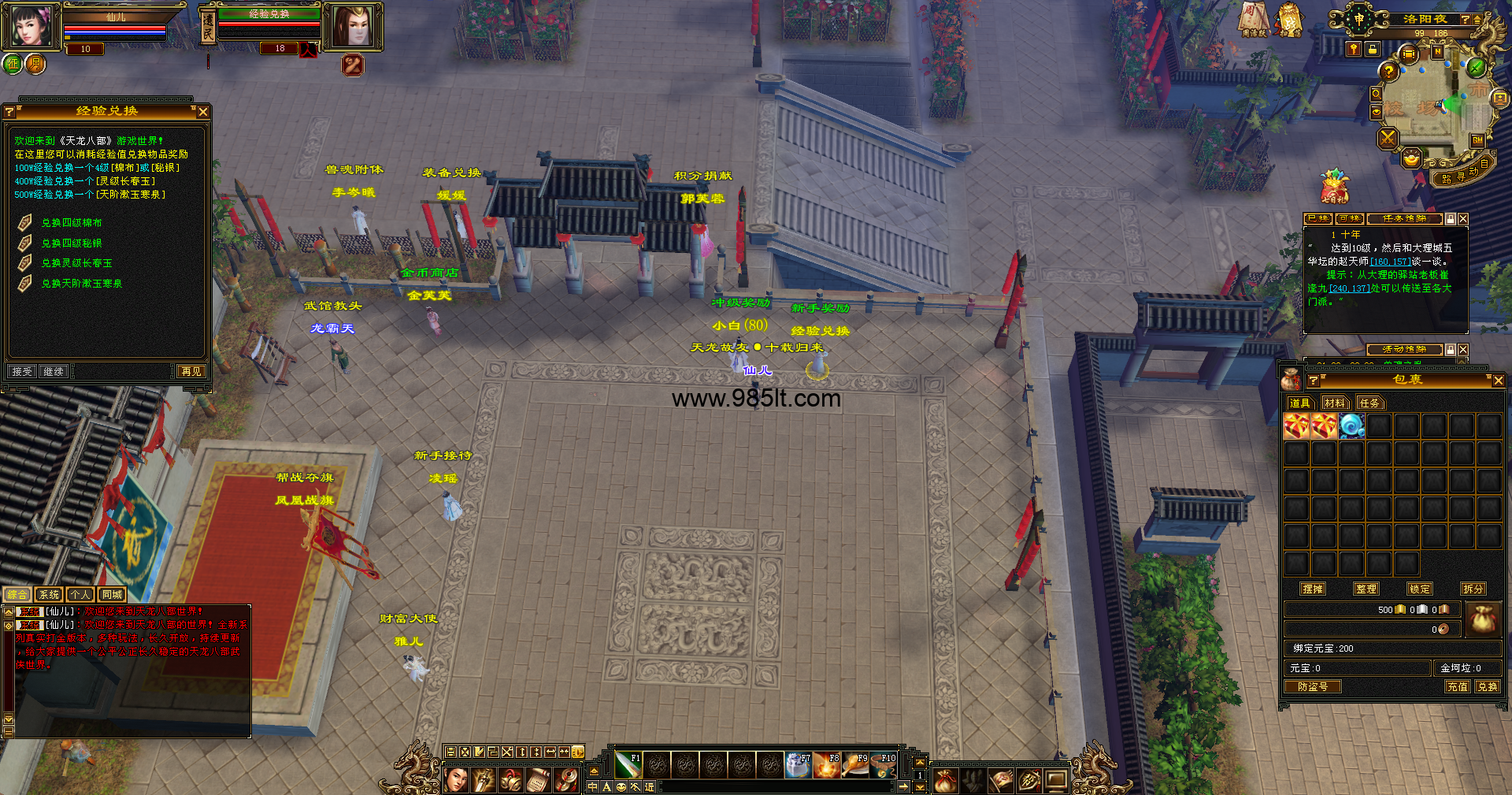Use the F1 dagger skill slot
The width and height of the screenshot is (1512, 795).
click(x=628, y=764)
